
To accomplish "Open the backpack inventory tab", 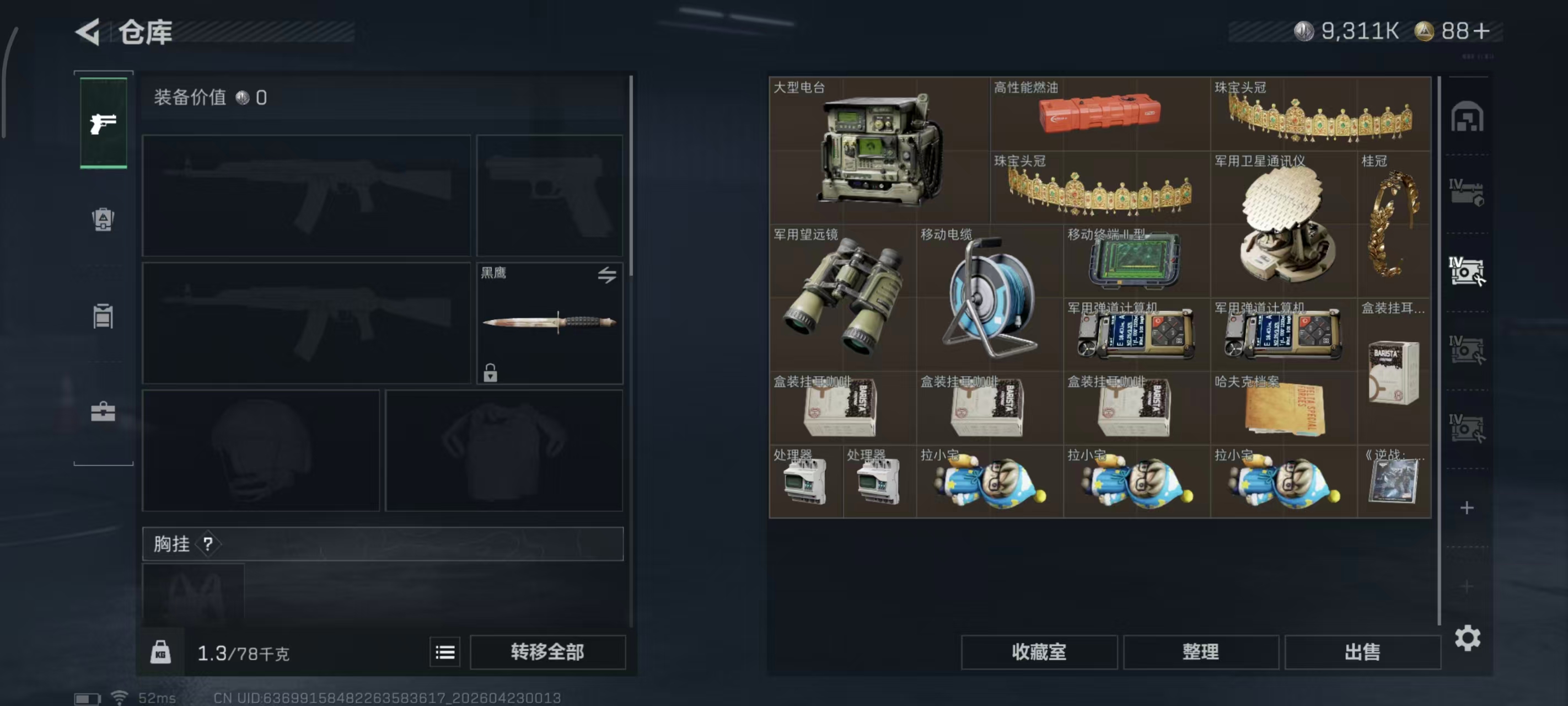I will tap(103, 221).
